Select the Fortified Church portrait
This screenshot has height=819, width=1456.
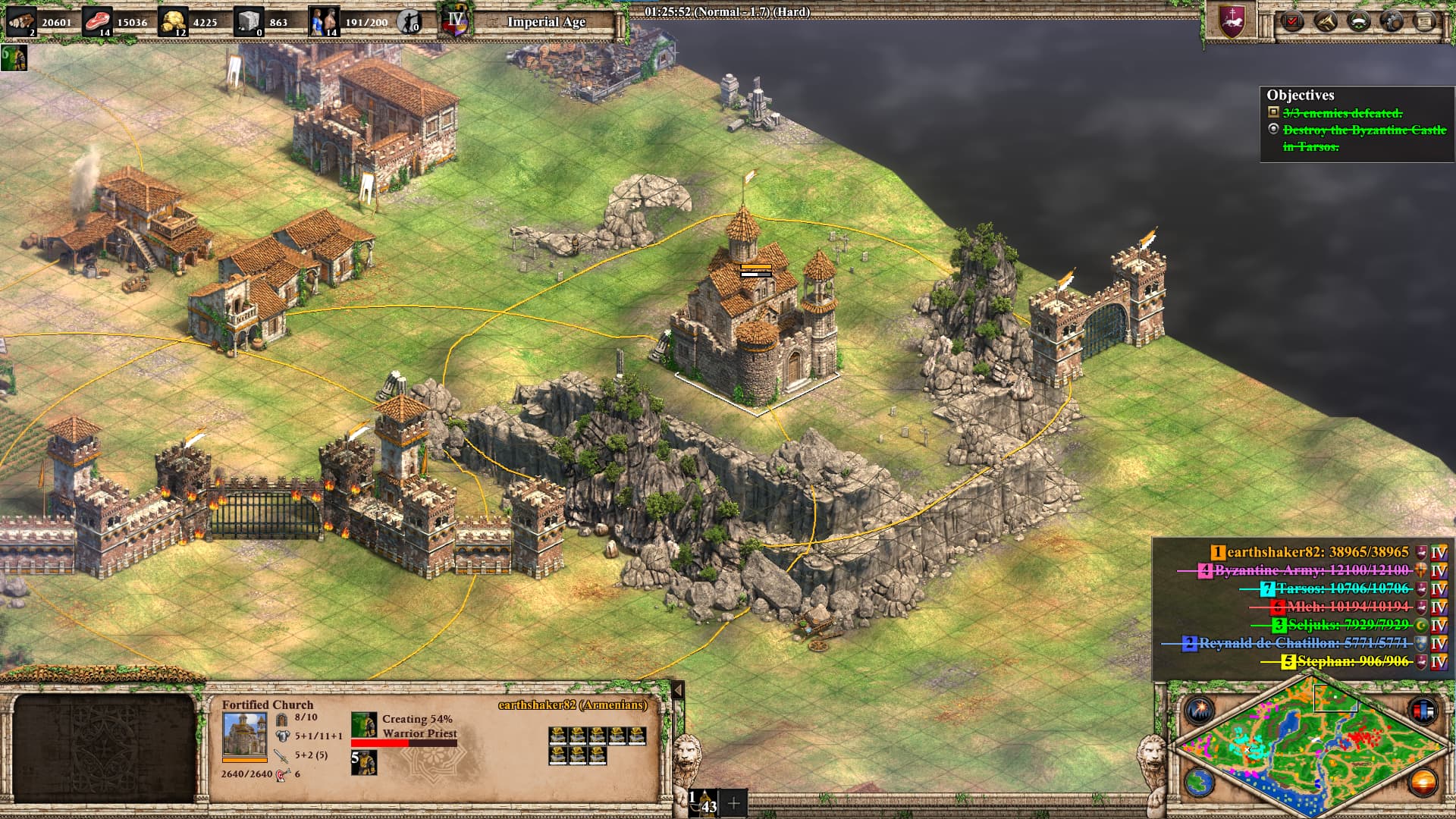click(244, 734)
